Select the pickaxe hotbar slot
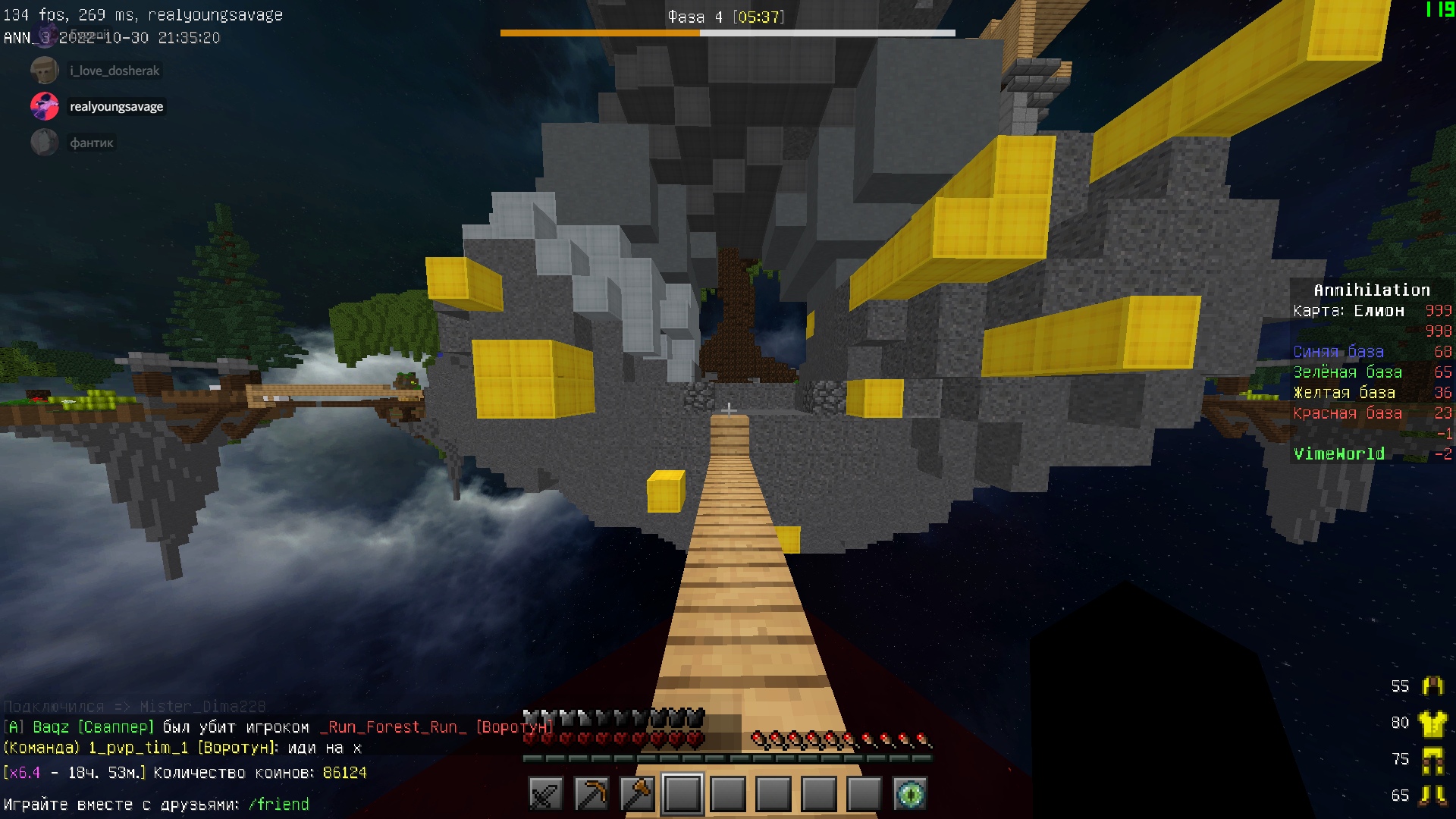 click(x=591, y=794)
